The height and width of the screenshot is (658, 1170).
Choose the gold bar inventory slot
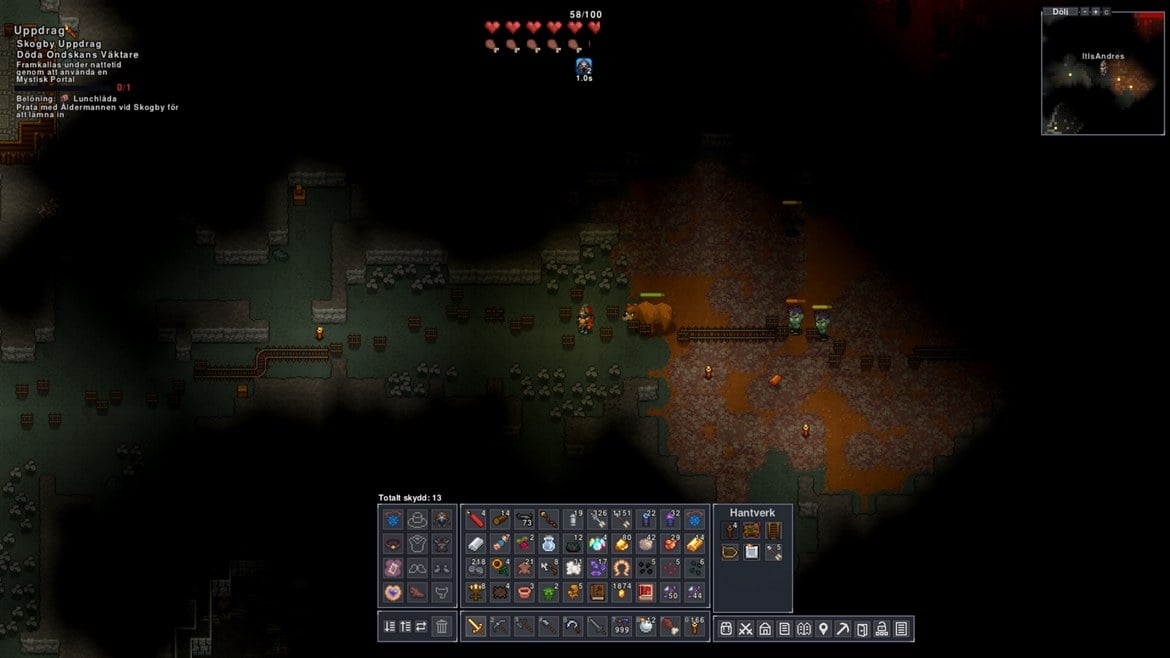(695, 544)
